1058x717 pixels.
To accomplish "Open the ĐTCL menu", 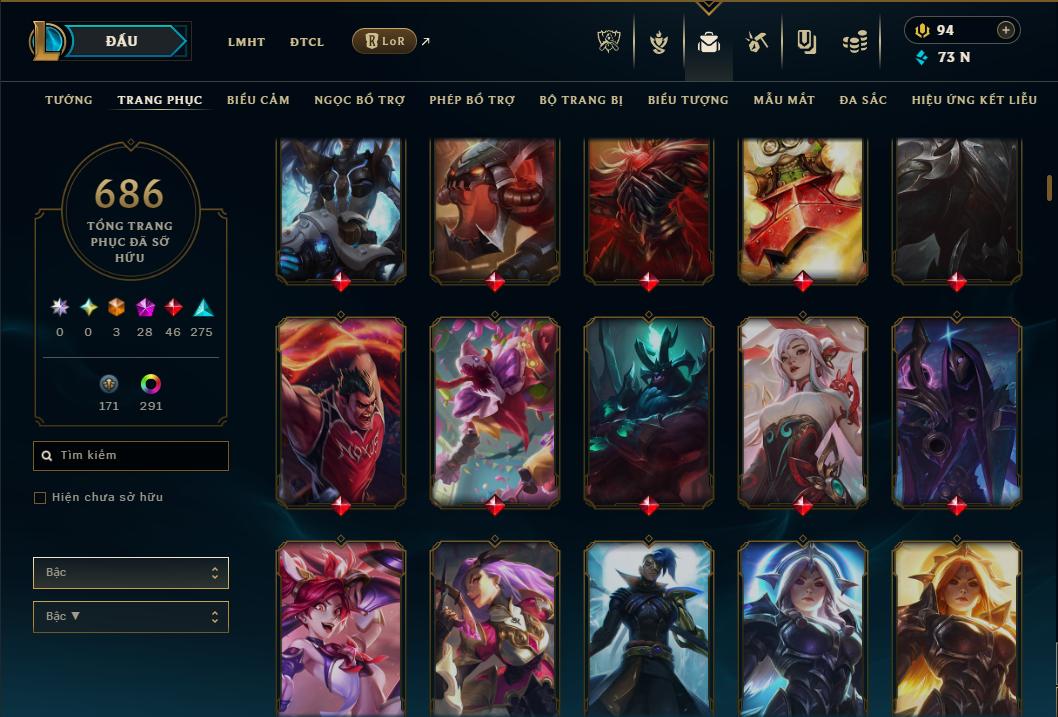I will (x=307, y=42).
